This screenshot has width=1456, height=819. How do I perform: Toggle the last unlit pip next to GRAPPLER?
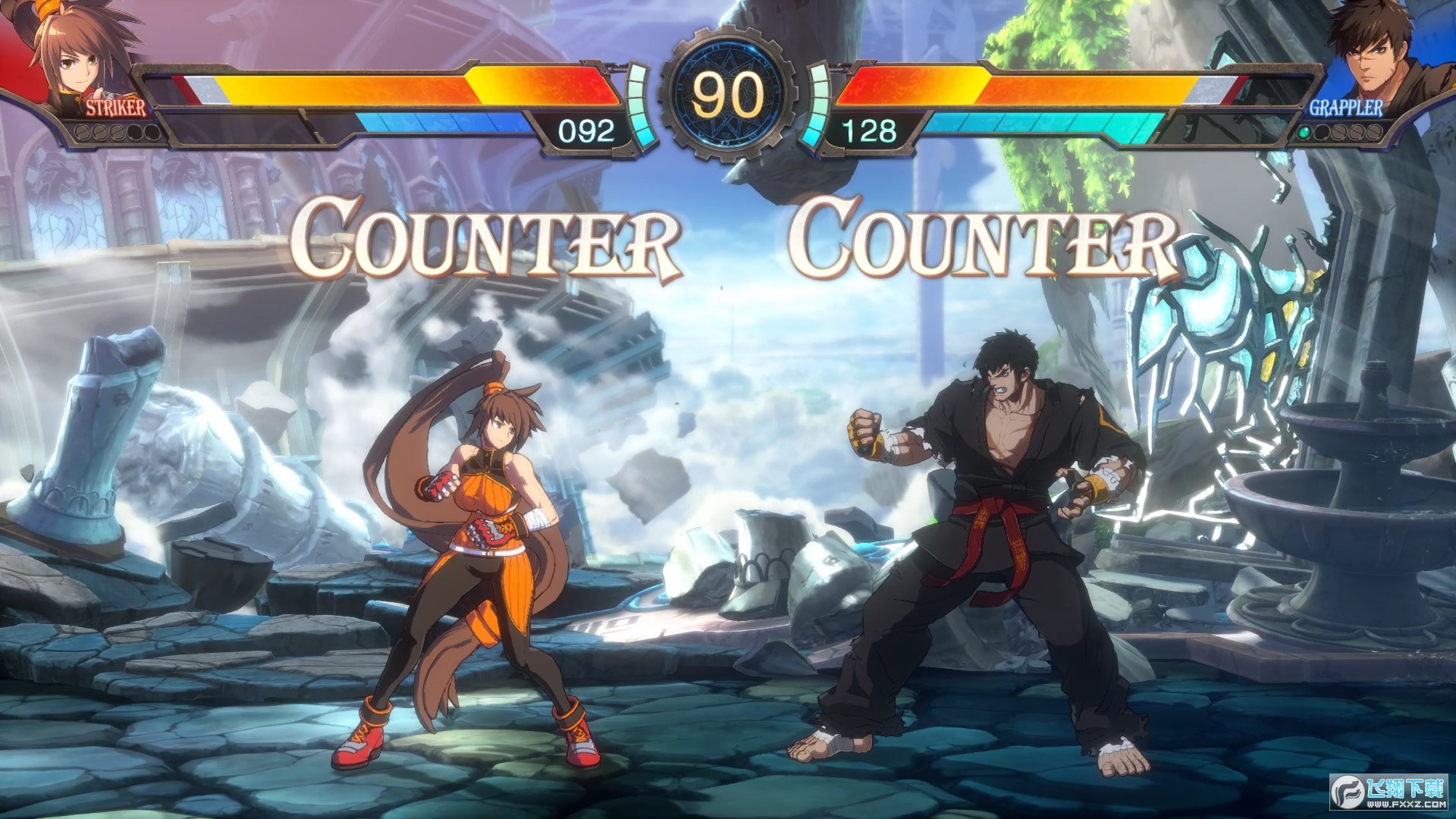(x=1373, y=133)
